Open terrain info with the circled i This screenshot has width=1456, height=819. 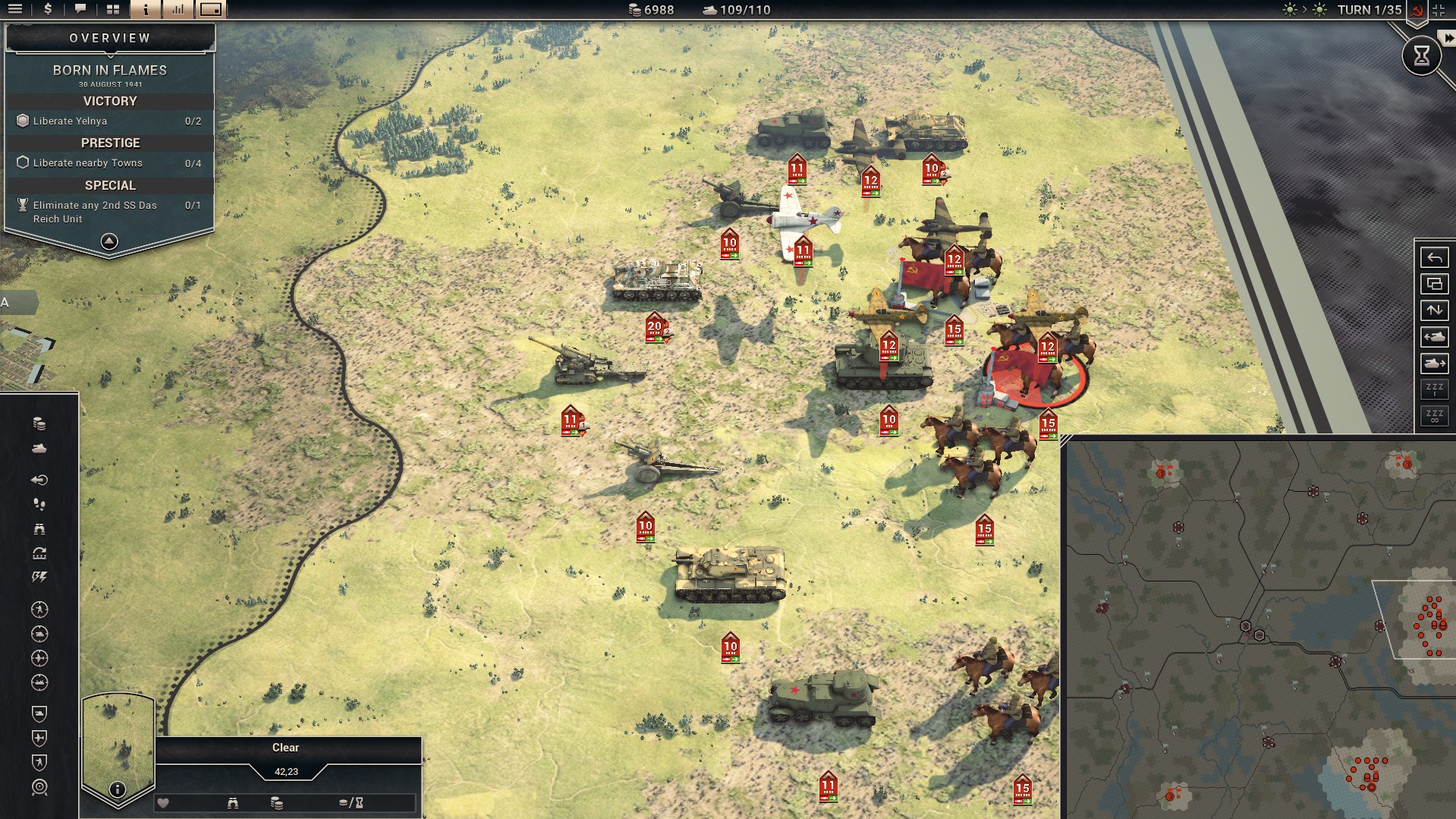click(x=117, y=789)
